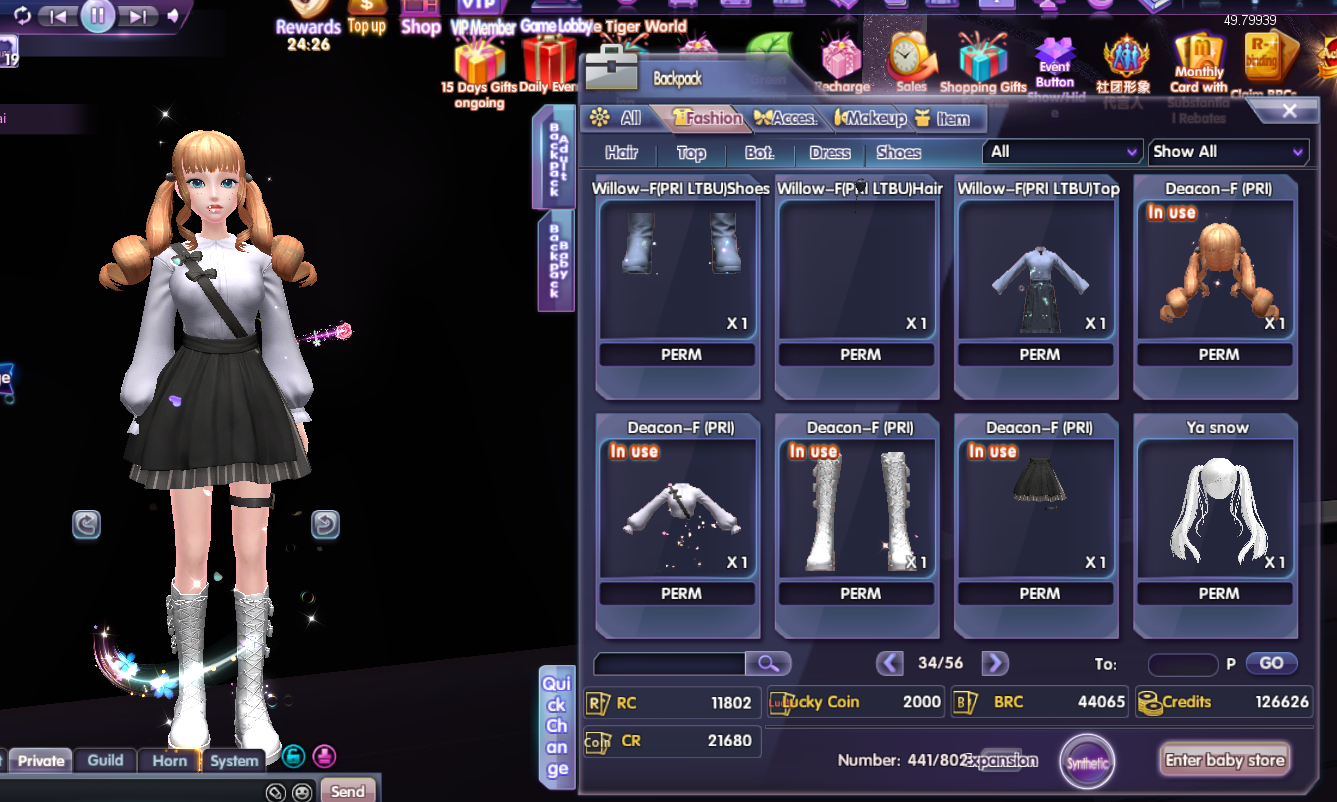The image size is (1337, 802).
Task: Select the Ya snow white hair item
Action: pos(1218,510)
